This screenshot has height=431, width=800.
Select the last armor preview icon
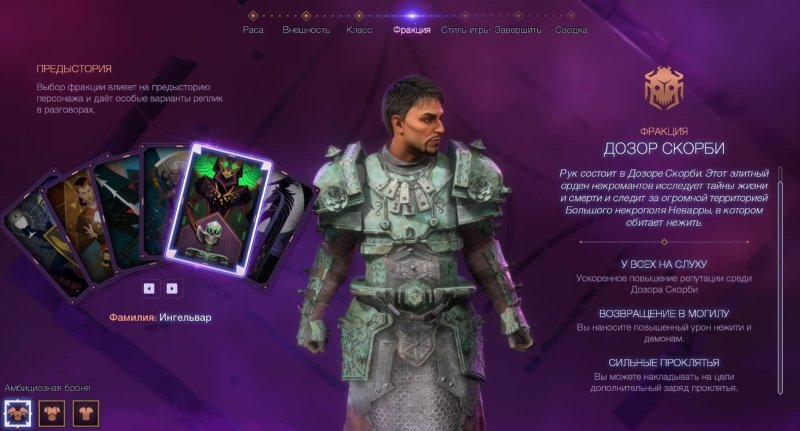[86, 411]
